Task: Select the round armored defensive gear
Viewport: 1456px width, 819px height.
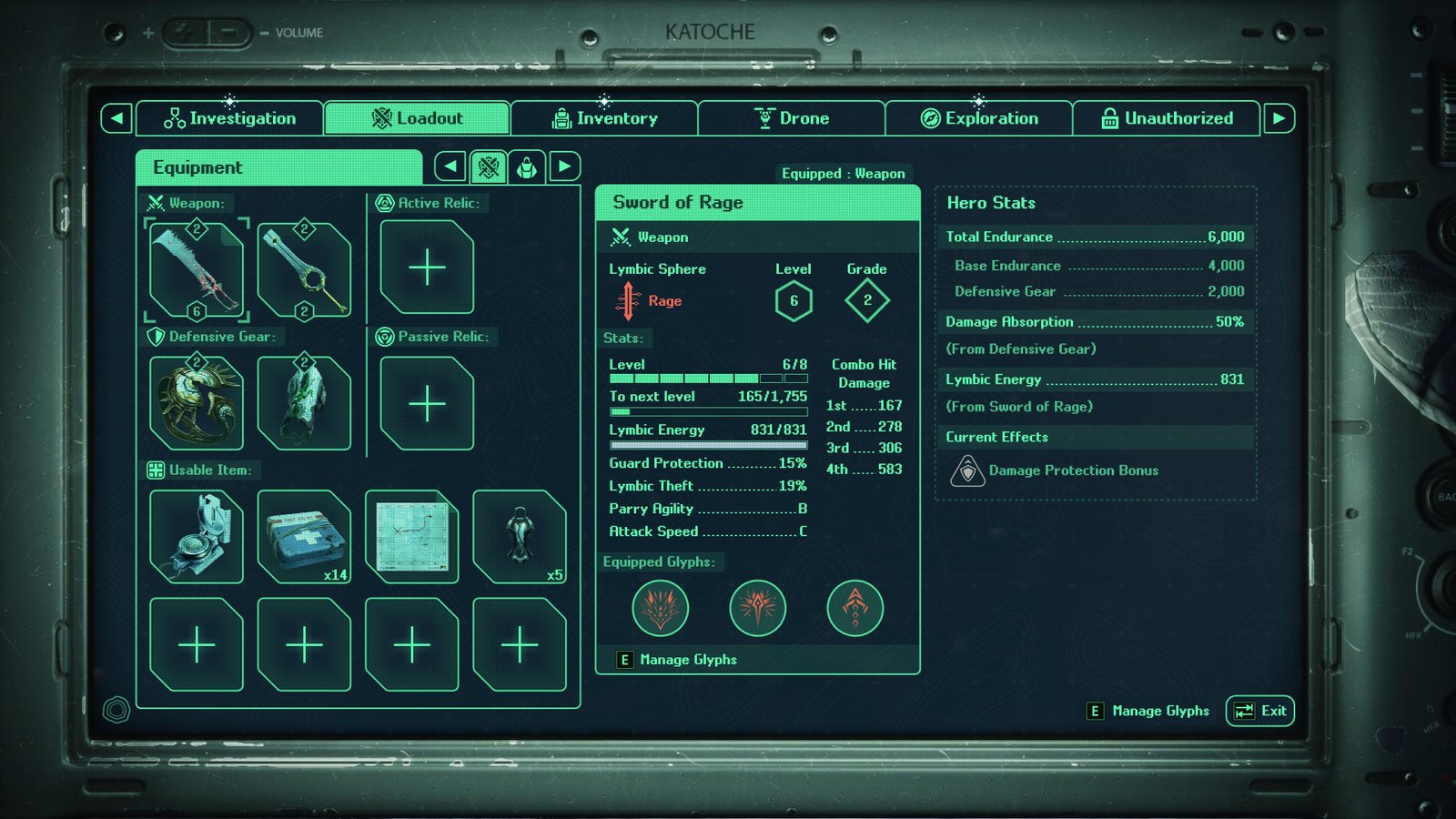Action: click(x=197, y=403)
